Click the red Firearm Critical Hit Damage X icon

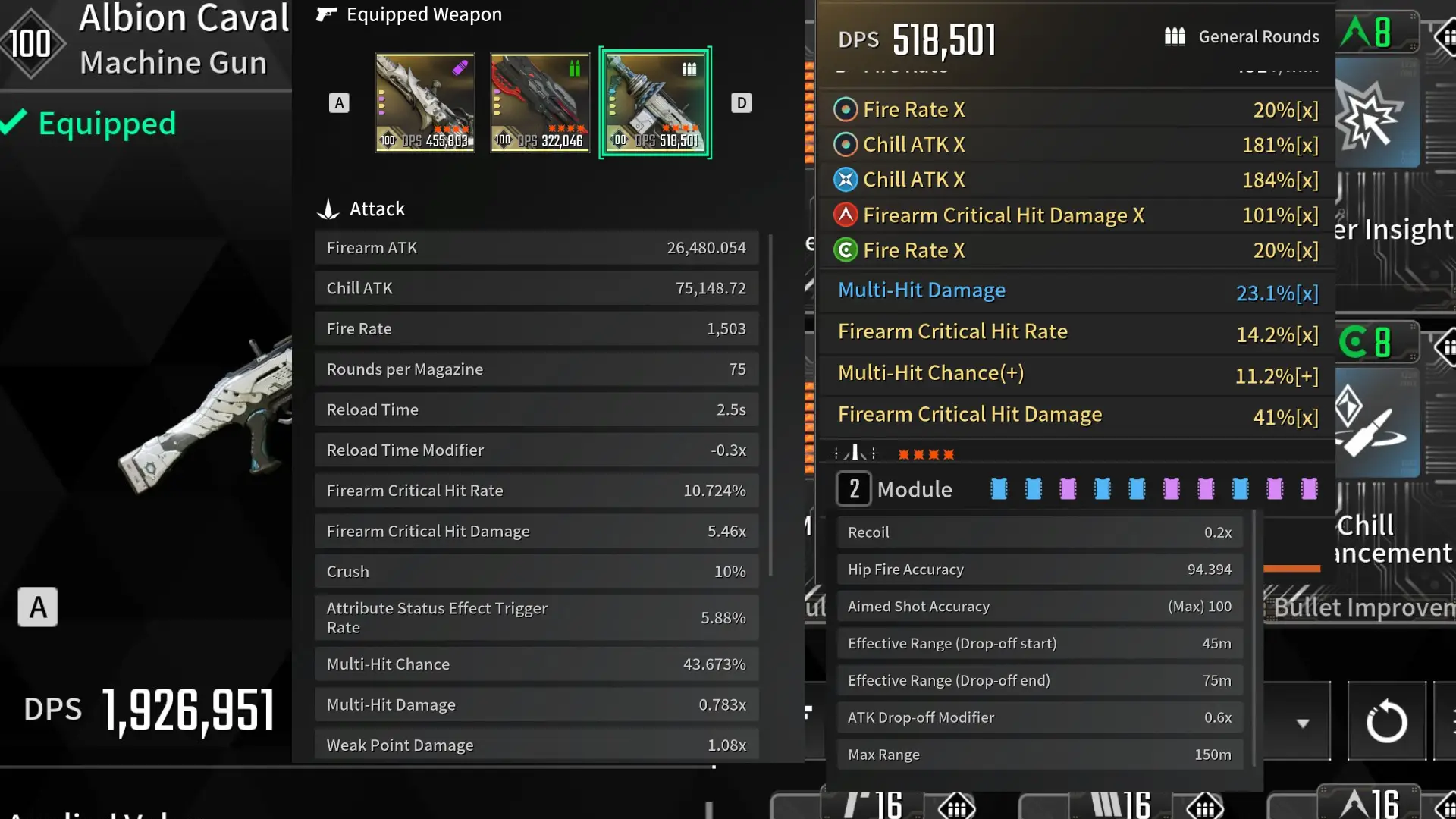click(846, 215)
